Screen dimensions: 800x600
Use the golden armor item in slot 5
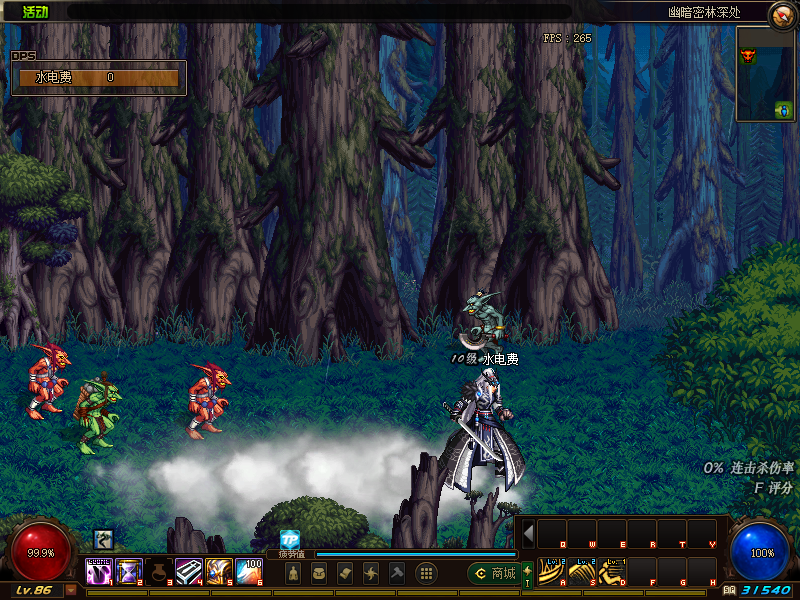[219, 572]
